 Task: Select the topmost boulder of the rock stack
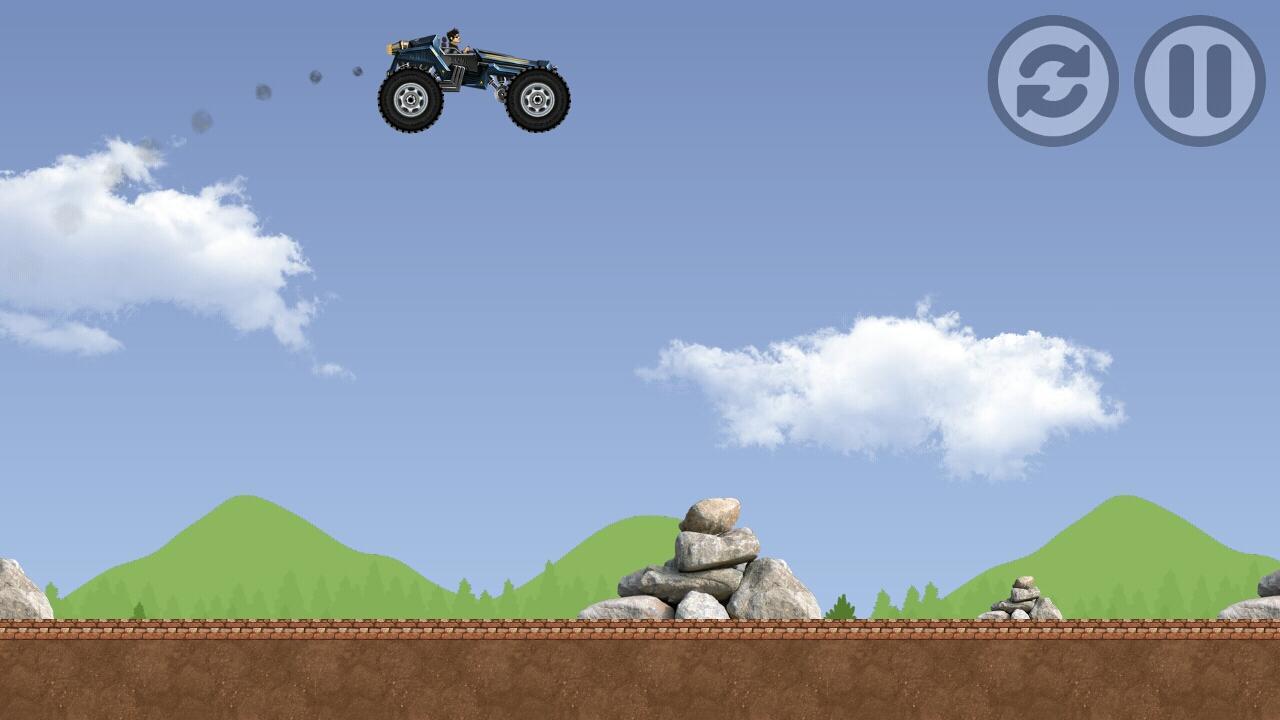click(712, 512)
